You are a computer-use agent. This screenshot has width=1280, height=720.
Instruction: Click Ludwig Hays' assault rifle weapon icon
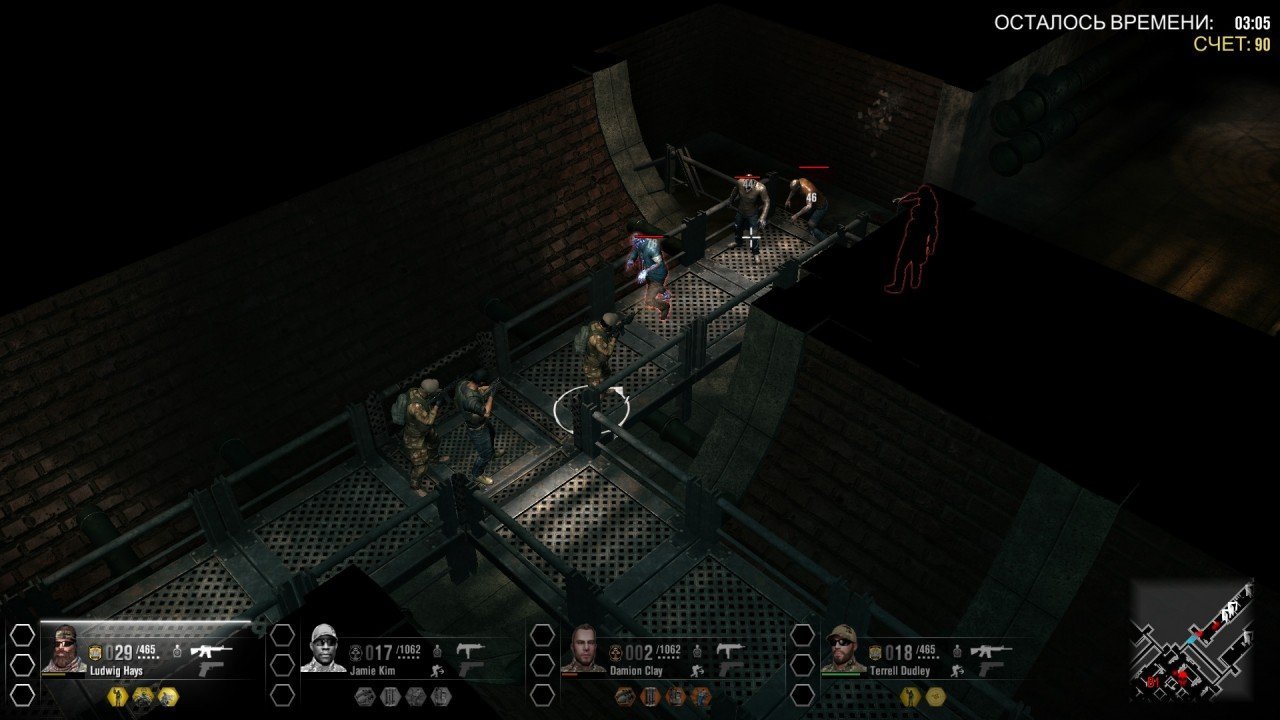(x=212, y=651)
